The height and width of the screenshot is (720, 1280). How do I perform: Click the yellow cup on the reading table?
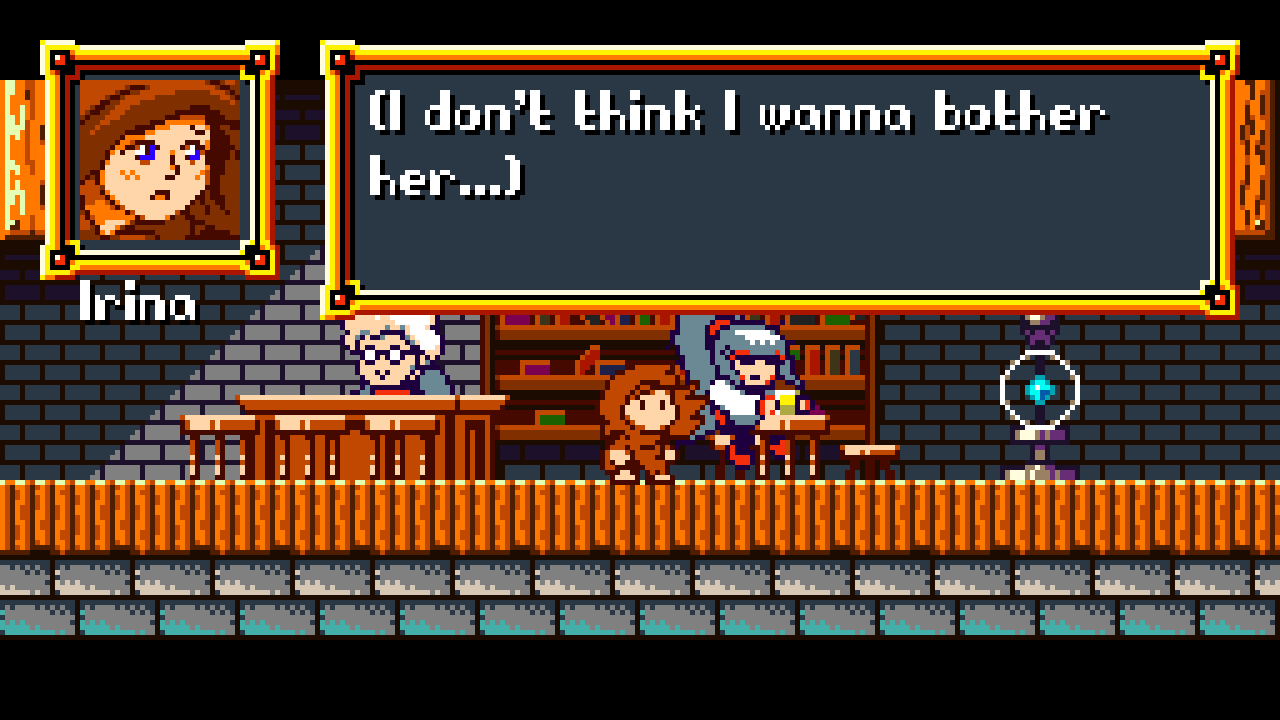(786, 400)
